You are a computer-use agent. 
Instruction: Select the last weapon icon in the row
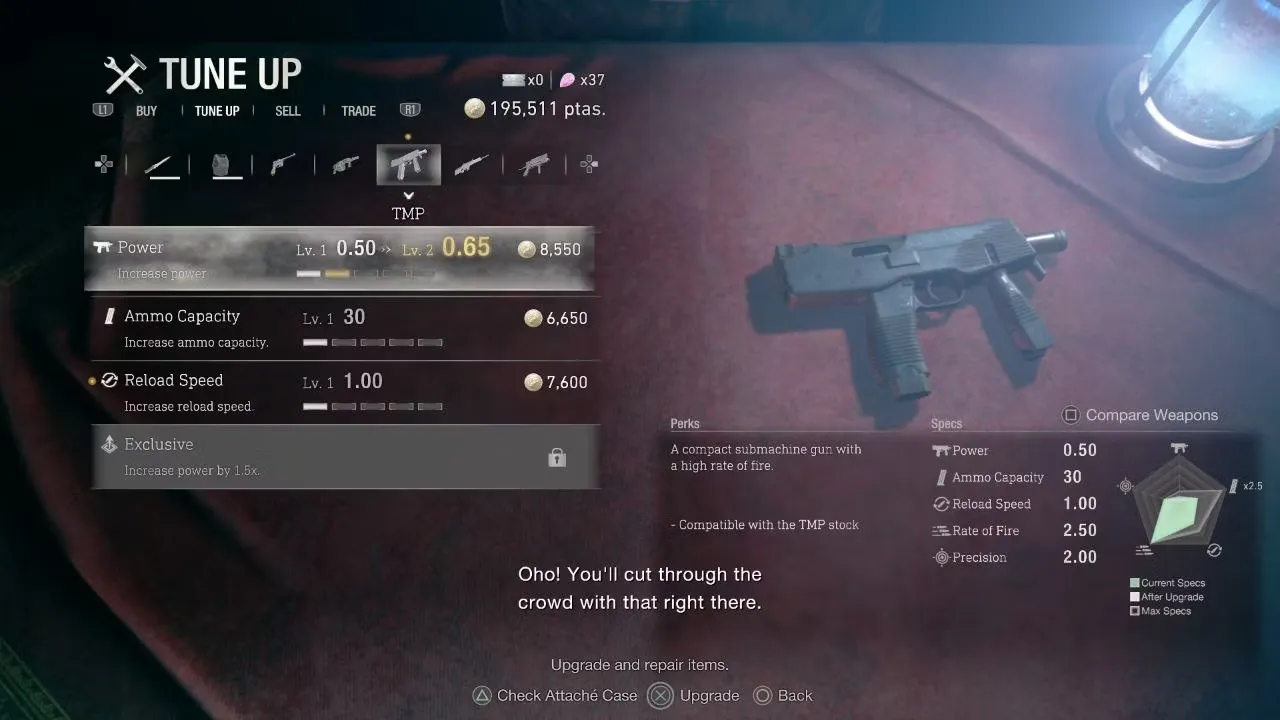pyautogui.click(x=535, y=165)
